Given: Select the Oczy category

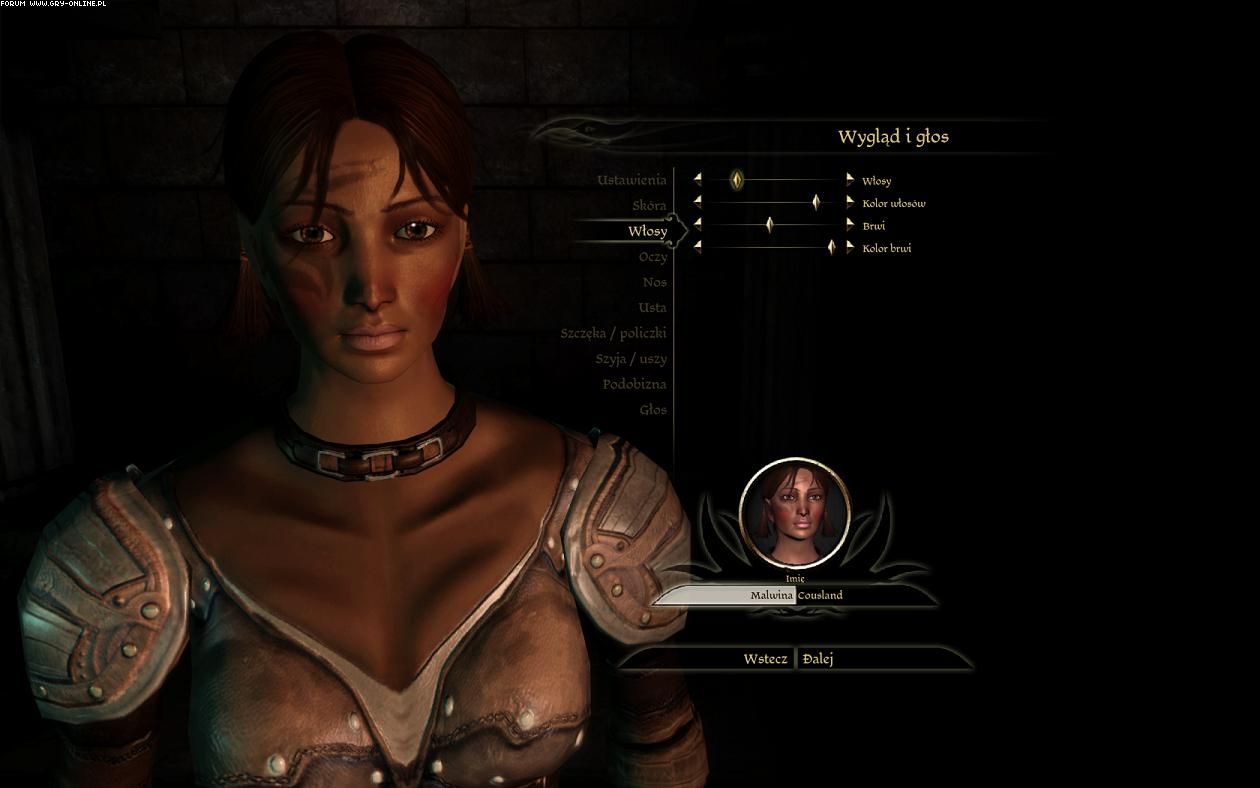Looking at the screenshot, I should [652, 257].
